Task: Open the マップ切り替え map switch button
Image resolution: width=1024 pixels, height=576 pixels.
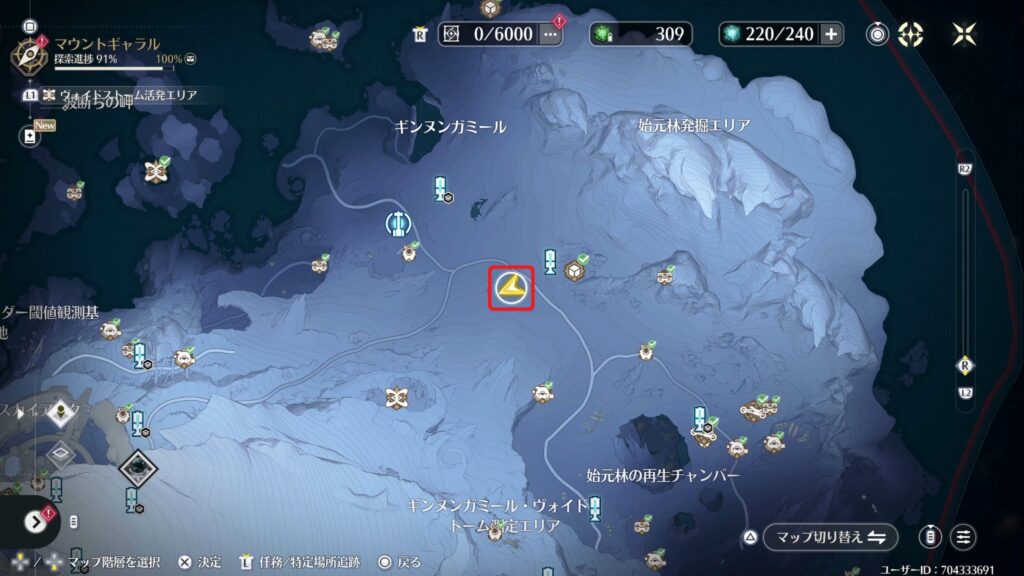Action: point(830,537)
